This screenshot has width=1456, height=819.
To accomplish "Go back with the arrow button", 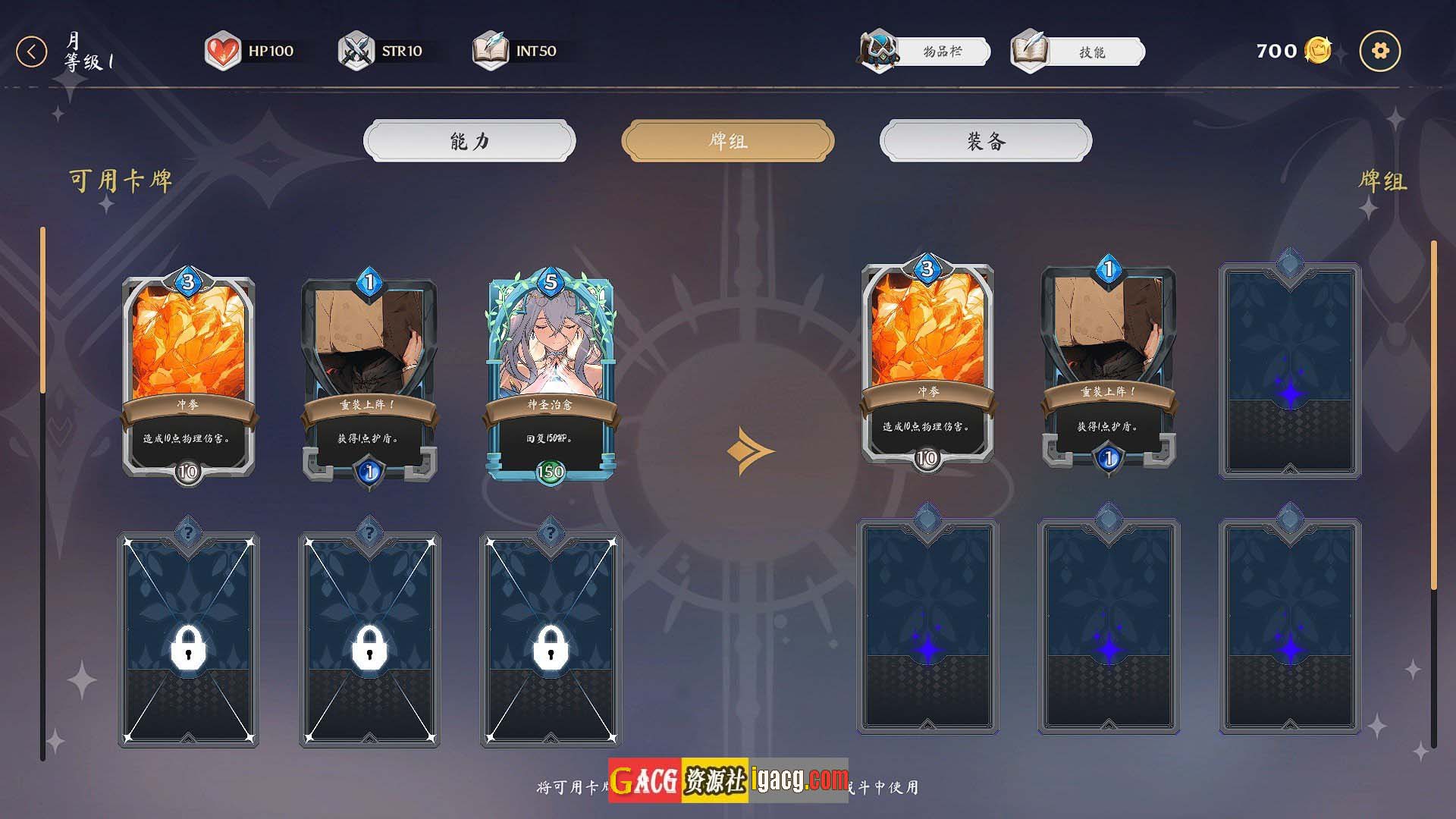I will point(32,52).
